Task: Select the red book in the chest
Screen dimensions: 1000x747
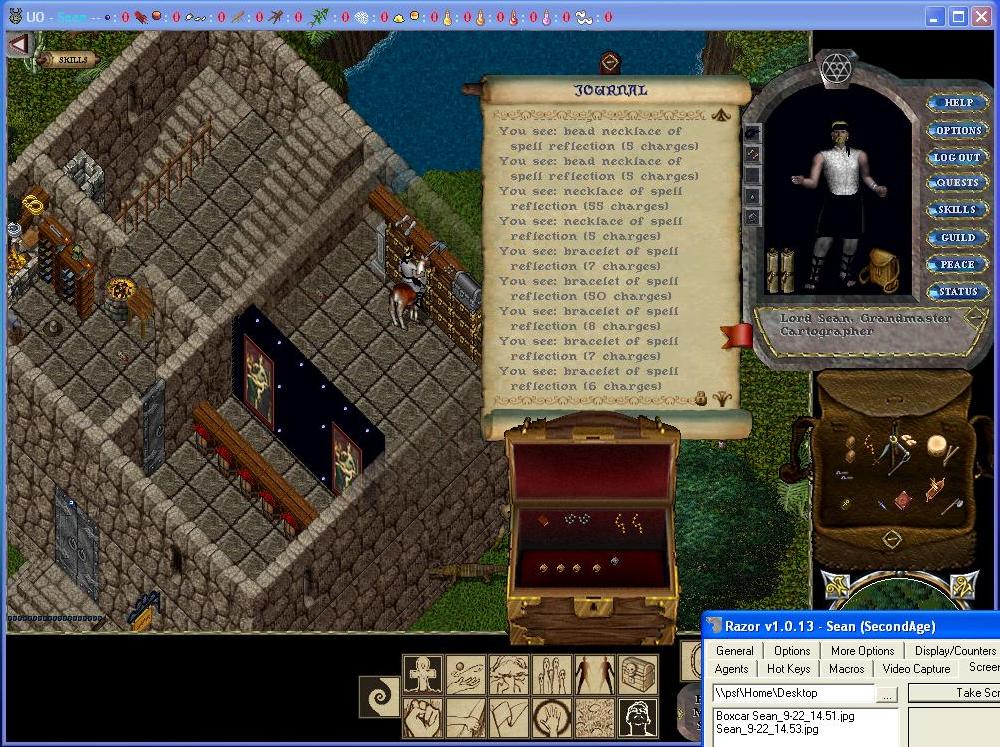Action: pyautogui.click(x=542, y=521)
